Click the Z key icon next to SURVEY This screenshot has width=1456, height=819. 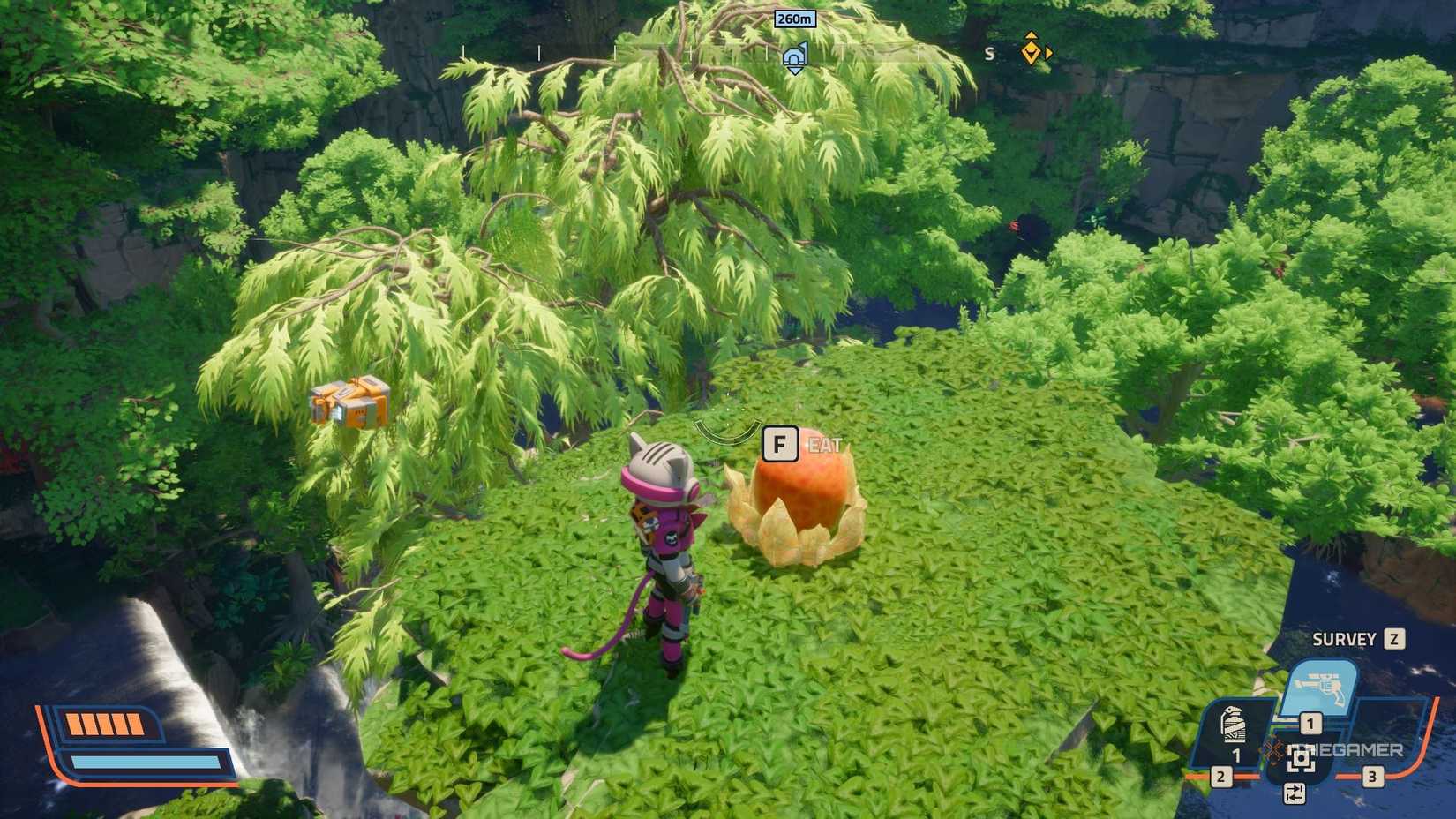[x=1392, y=640]
